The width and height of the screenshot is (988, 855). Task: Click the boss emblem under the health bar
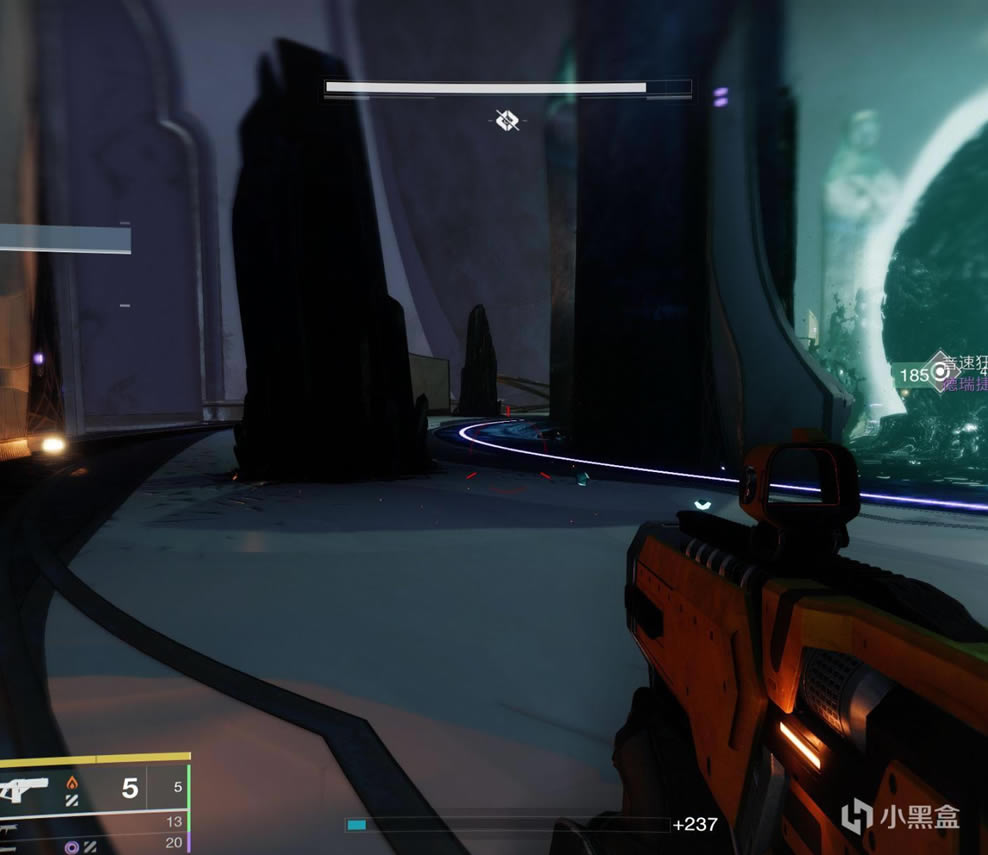point(507,121)
